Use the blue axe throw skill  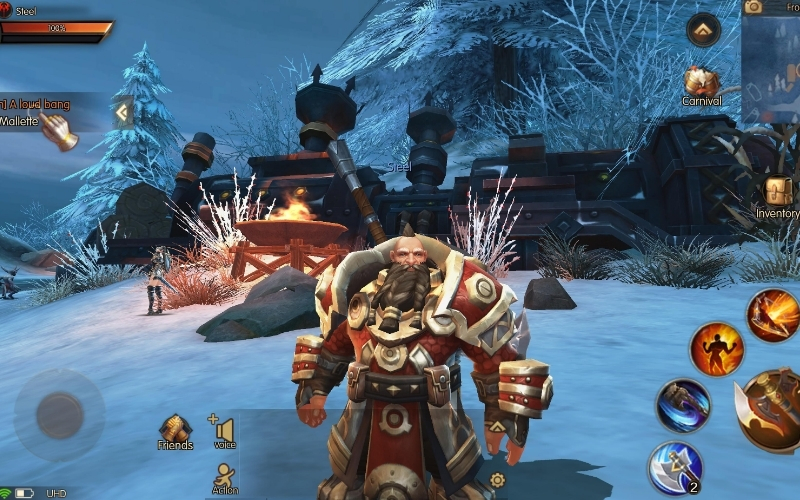(x=675, y=468)
